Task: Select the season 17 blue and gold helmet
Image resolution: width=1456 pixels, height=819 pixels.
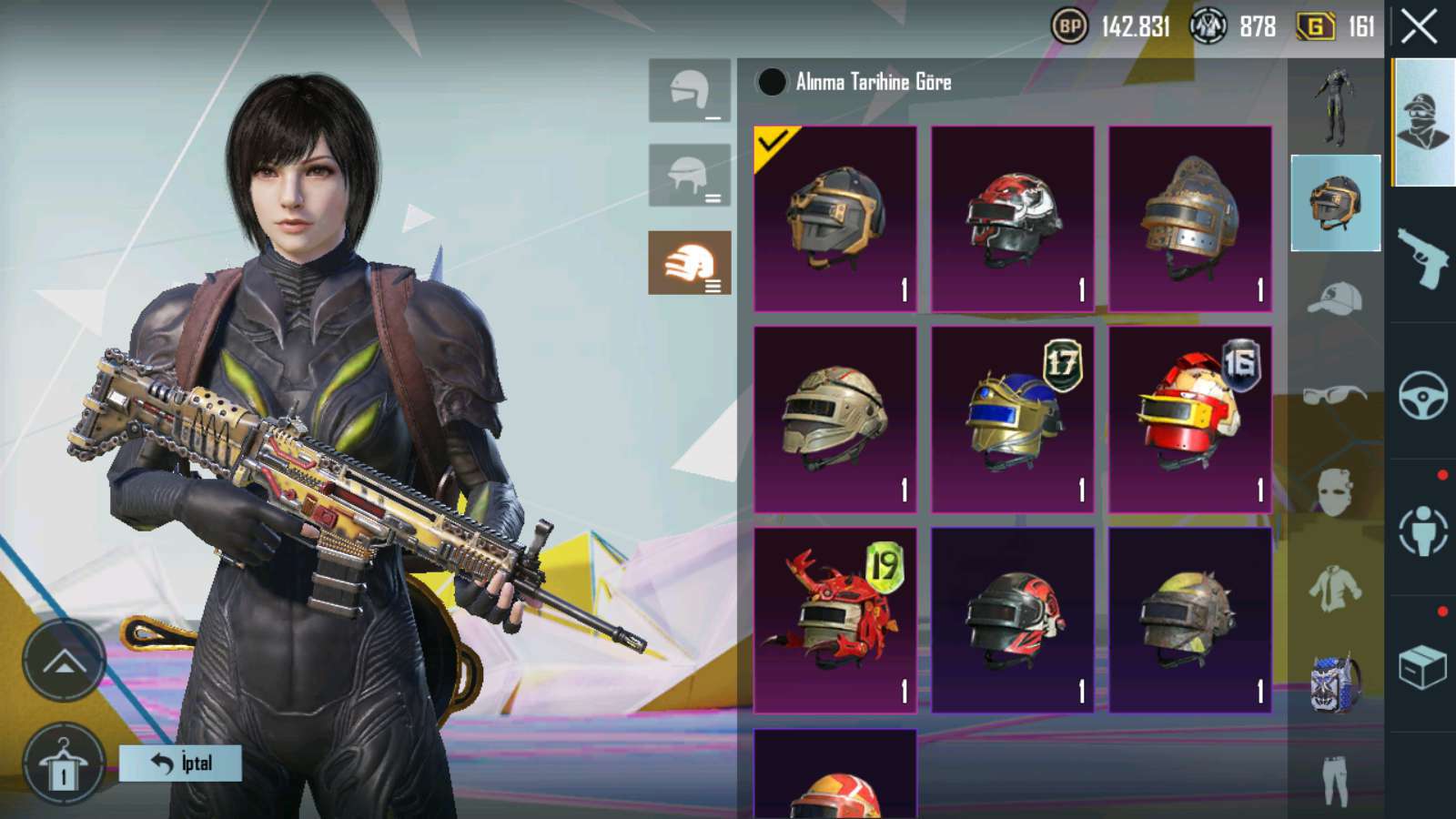Action: (x=1012, y=419)
